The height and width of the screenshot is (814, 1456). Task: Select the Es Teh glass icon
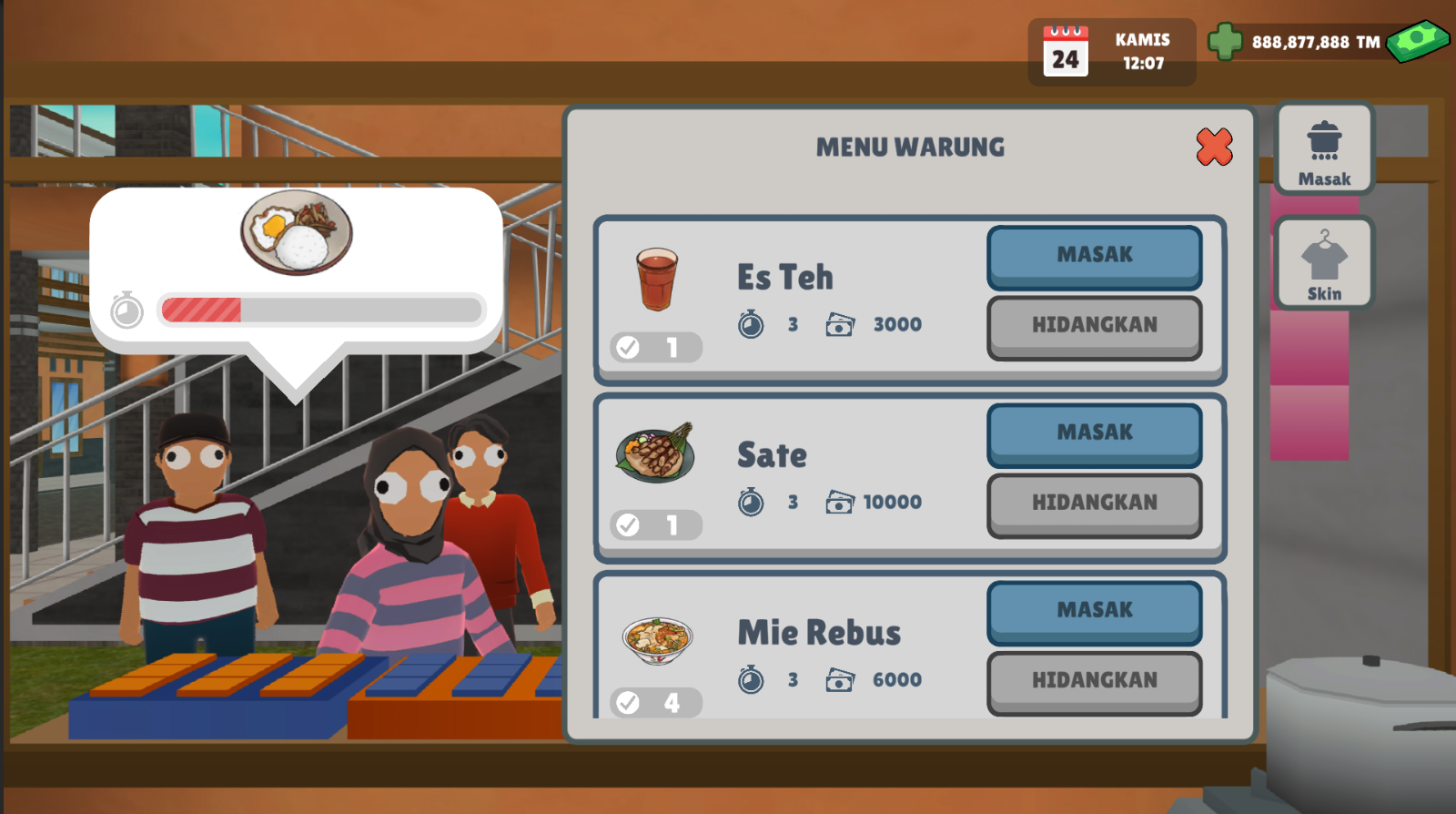656,279
